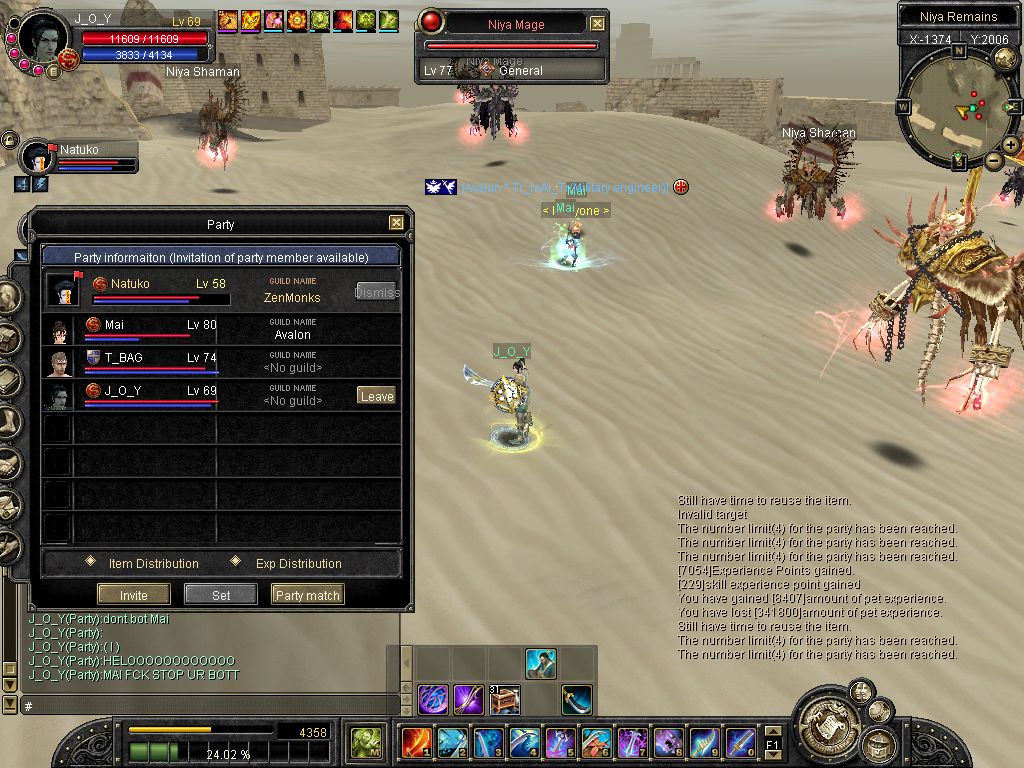Open the treasure chest item with count 31

coord(504,699)
